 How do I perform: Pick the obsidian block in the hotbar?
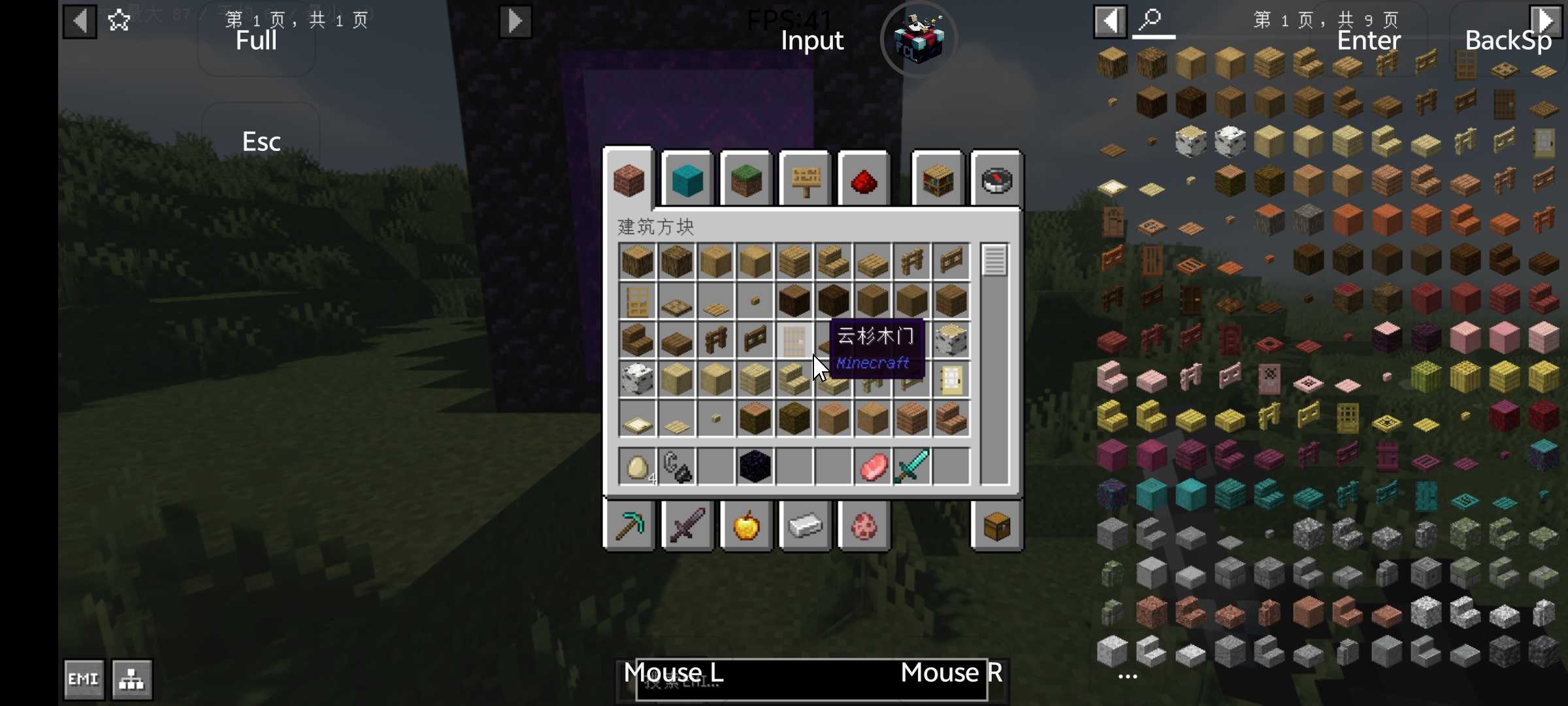tap(755, 467)
